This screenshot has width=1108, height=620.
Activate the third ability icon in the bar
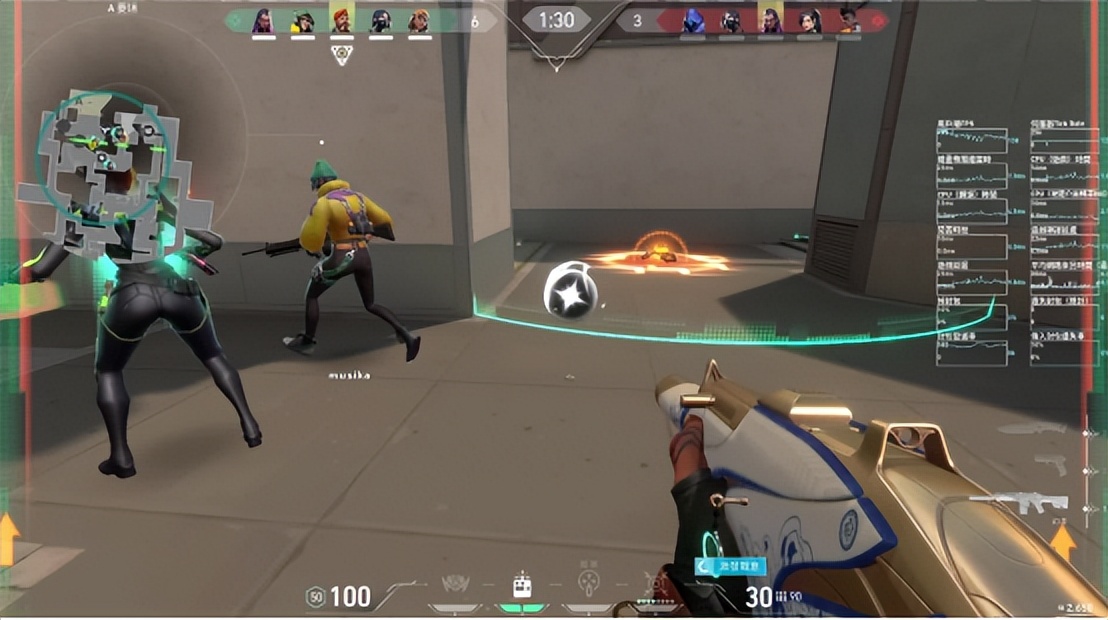588,584
